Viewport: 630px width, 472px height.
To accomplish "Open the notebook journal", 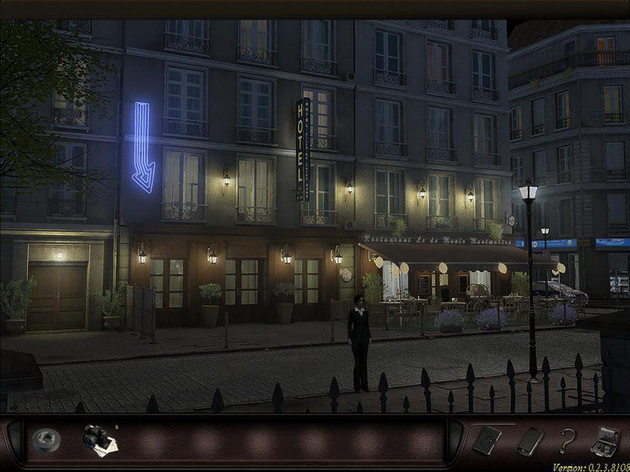I will tap(488, 440).
